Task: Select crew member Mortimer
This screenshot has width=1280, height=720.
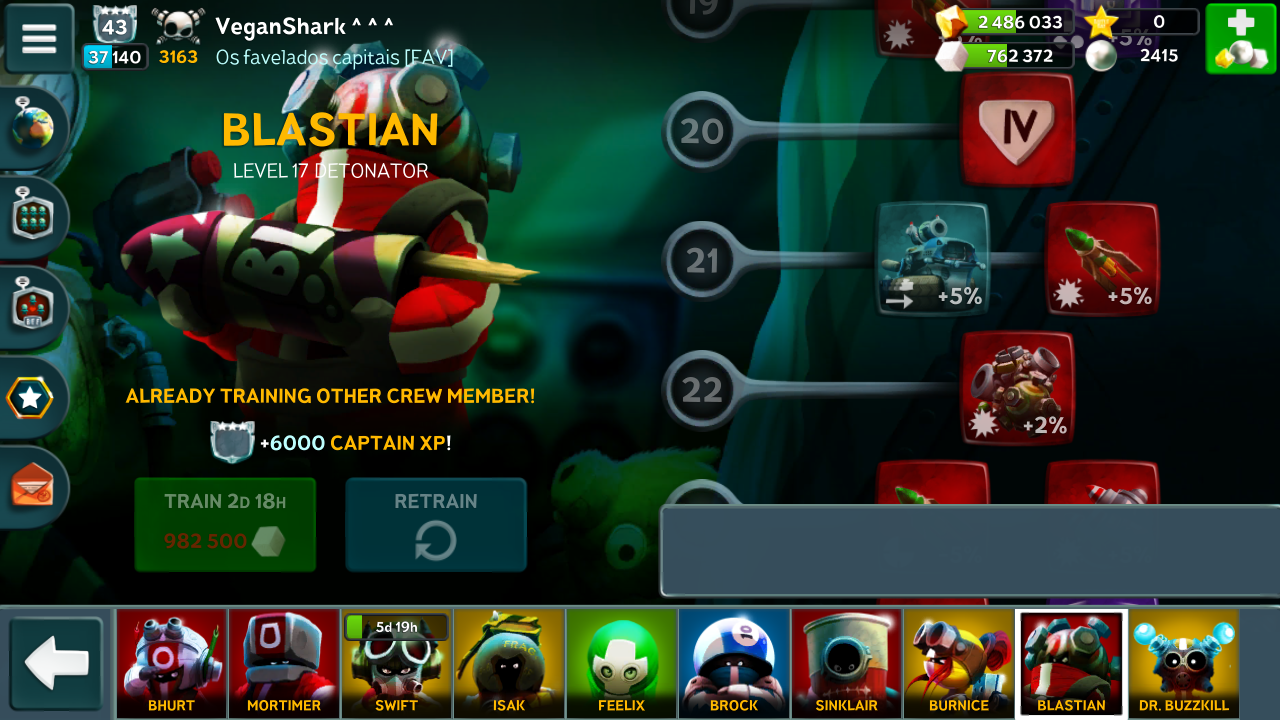Action: pyautogui.click(x=284, y=663)
